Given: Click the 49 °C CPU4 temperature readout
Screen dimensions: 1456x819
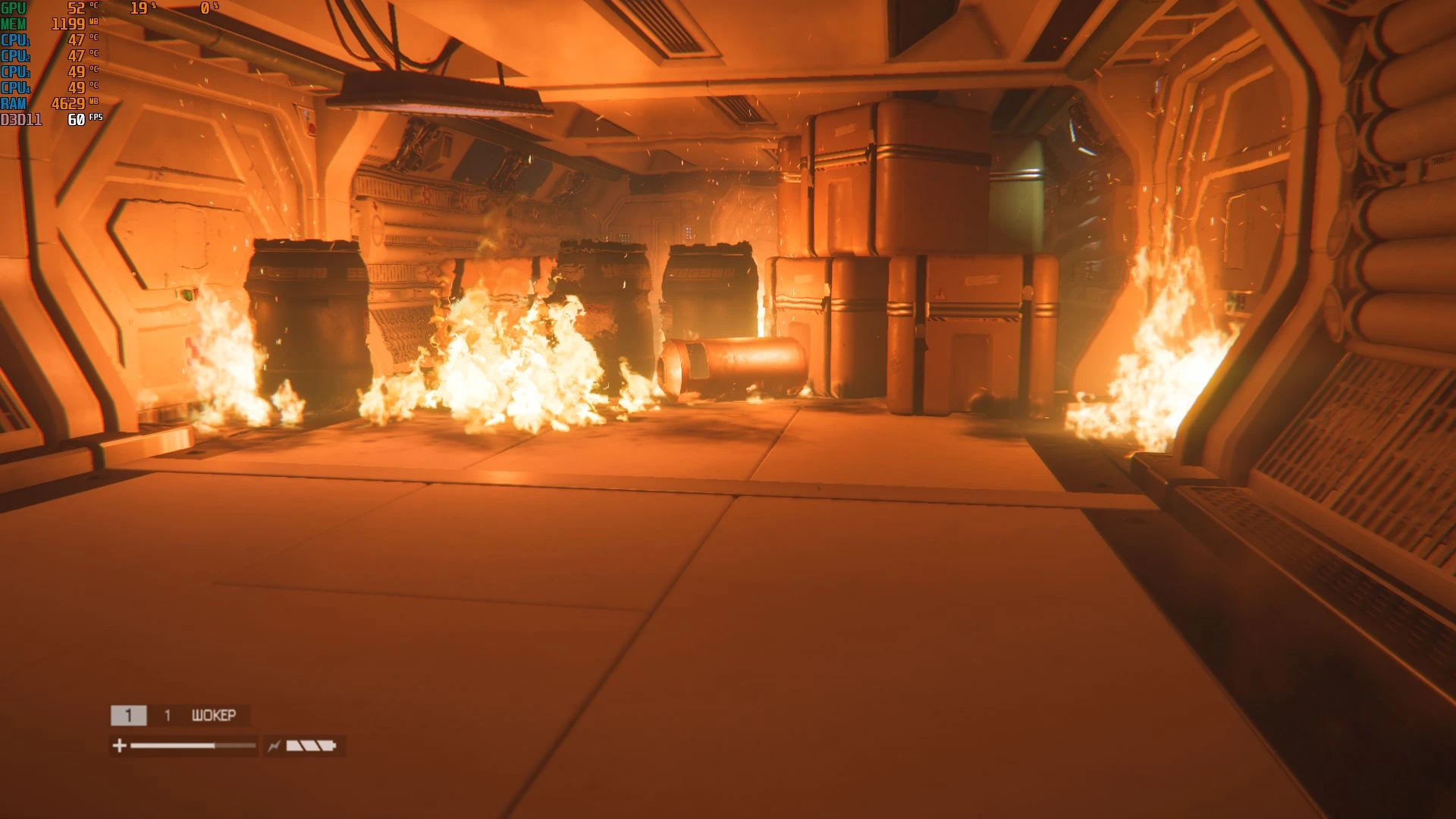Looking at the screenshot, I should [77, 86].
